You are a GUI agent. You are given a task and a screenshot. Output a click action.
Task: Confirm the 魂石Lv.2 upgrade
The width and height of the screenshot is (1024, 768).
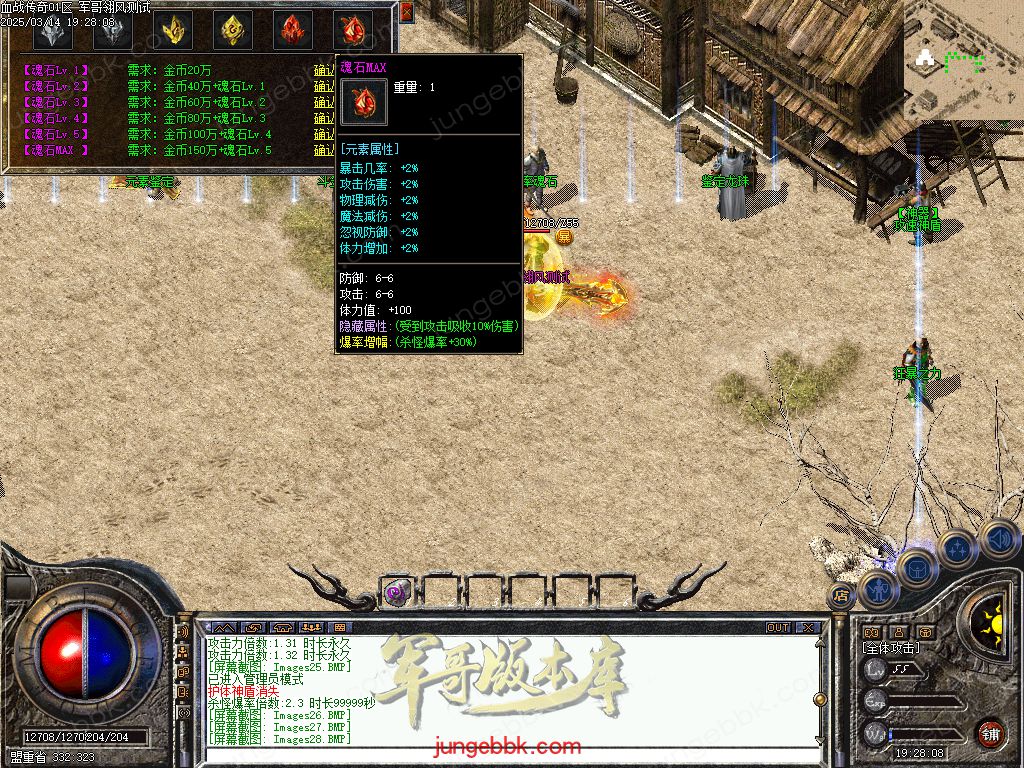click(324, 86)
